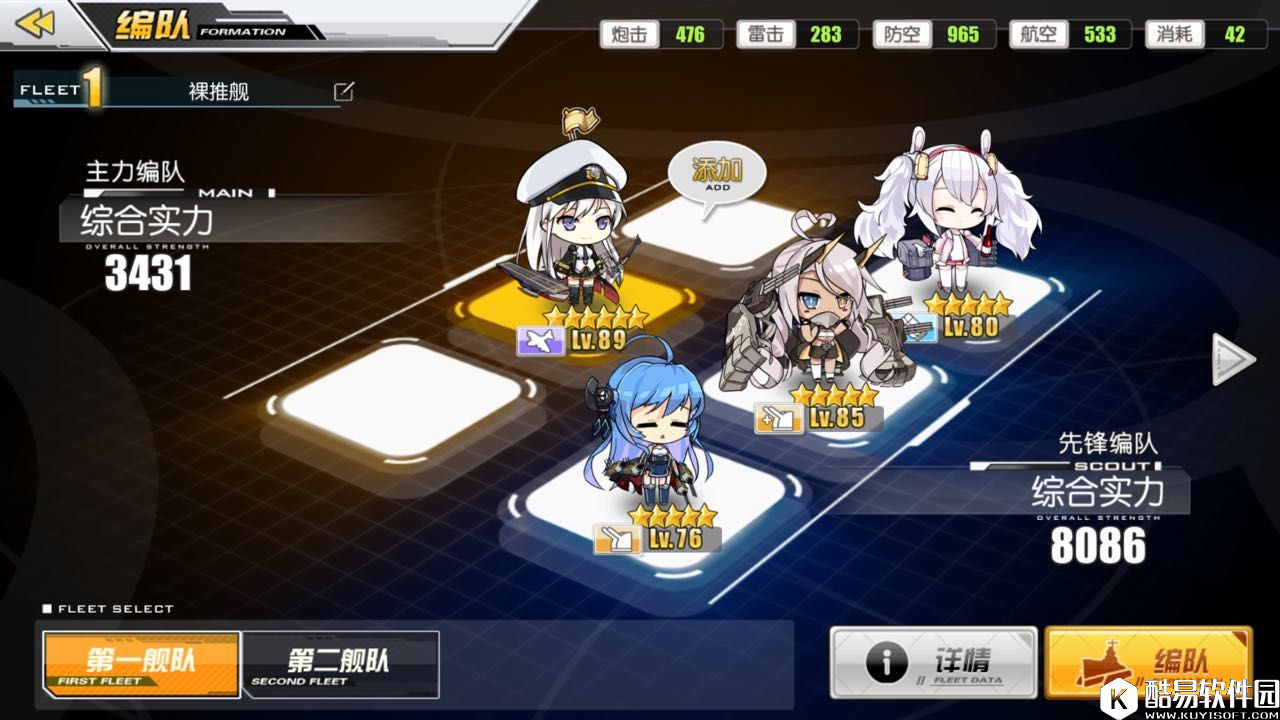Switch to the 第一舰队 First Fleet tab
1280x720 pixels.
(141, 665)
